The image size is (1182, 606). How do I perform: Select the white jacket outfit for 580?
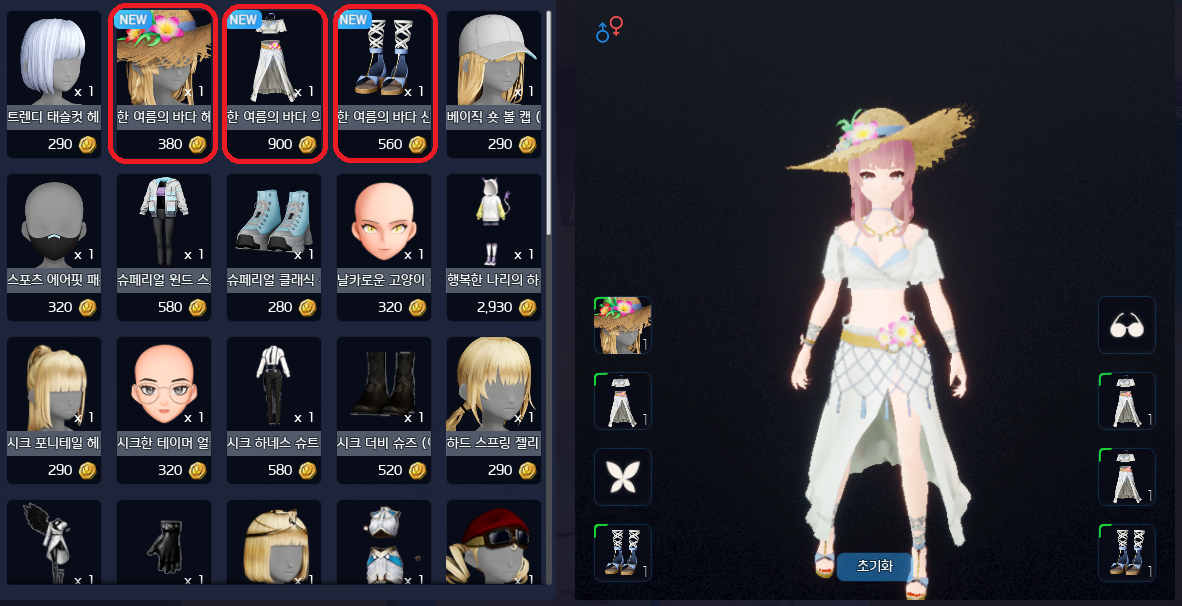click(164, 224)
